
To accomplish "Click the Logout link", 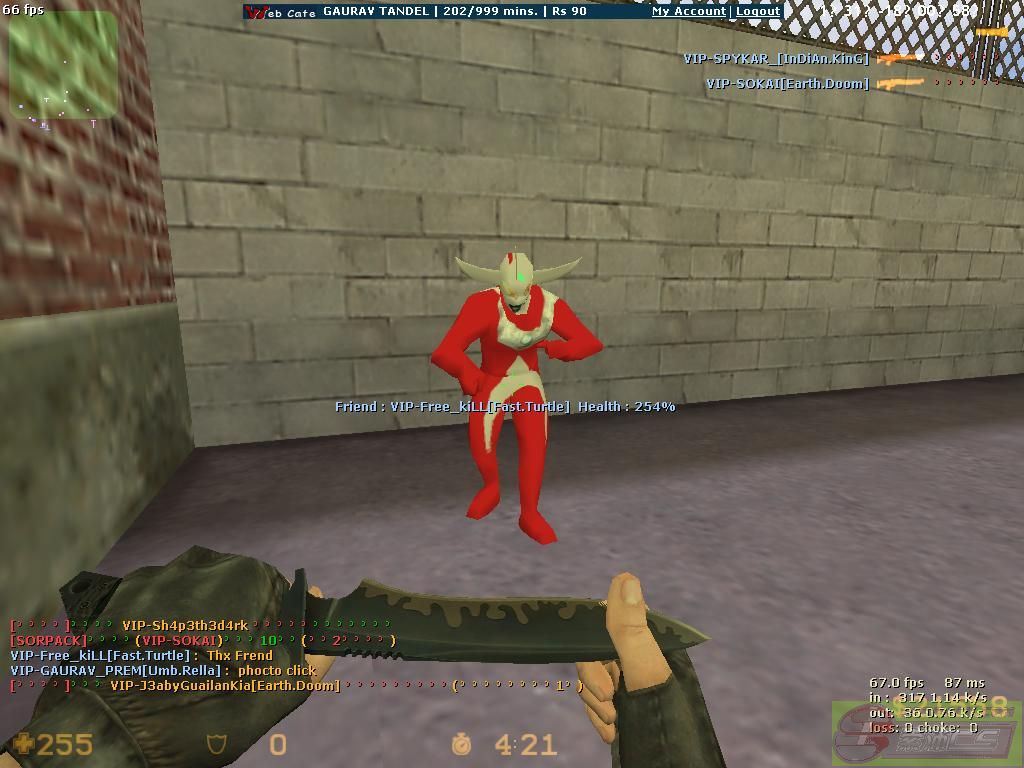I will (758, 11).
